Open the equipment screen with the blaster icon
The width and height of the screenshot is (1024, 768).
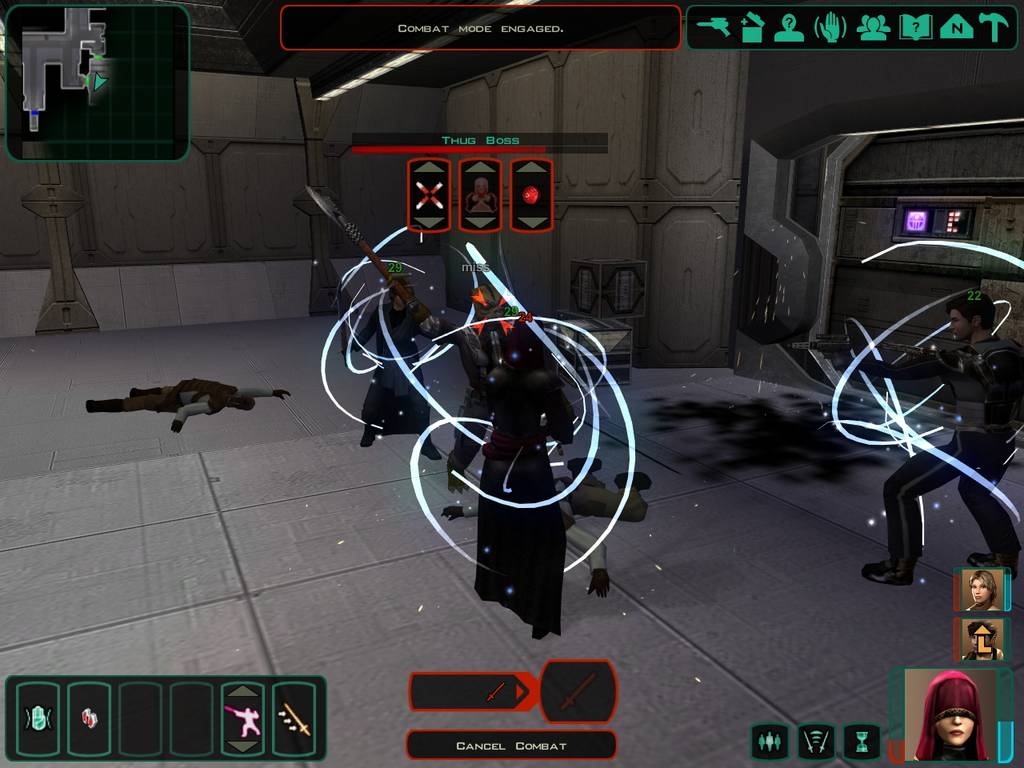714,28
